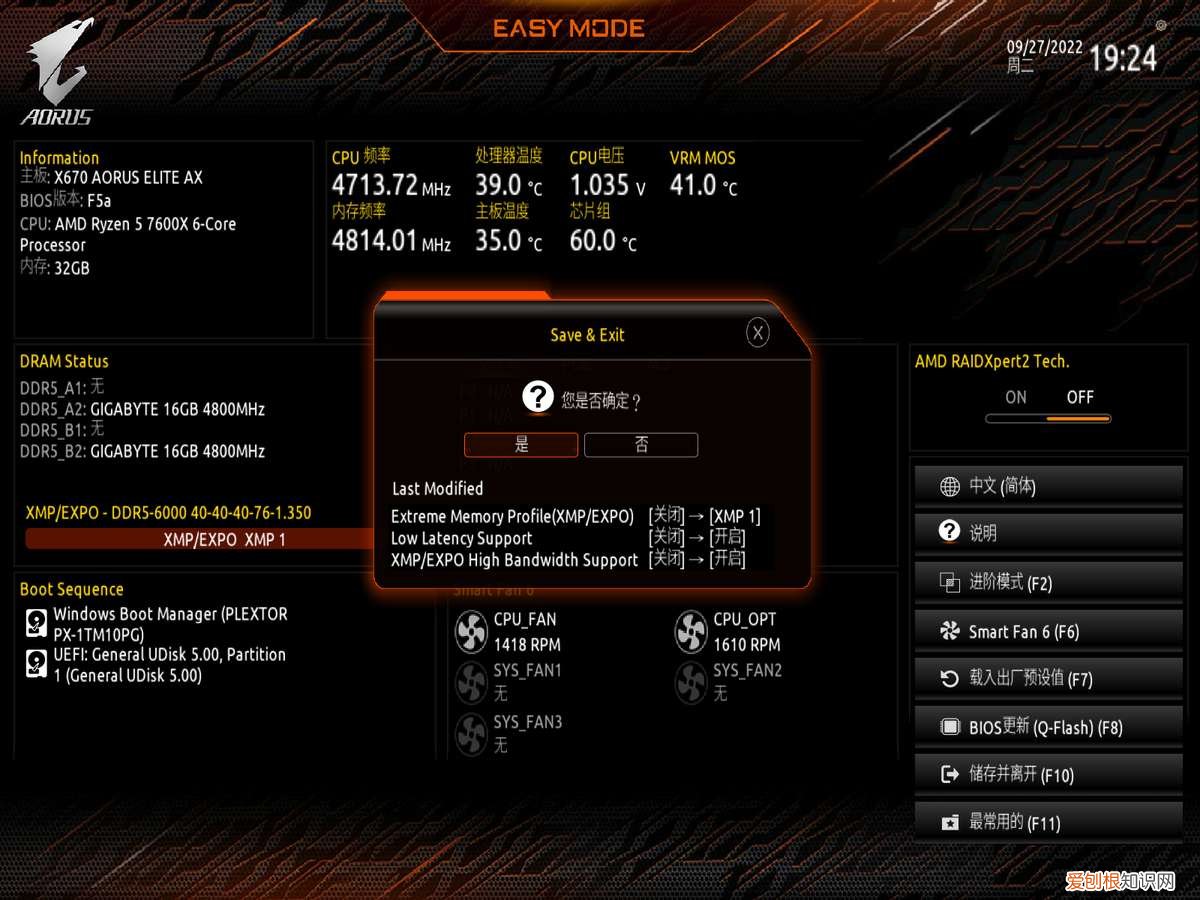
Task: Open the 中文 (简体) language selector
Action: (1048, 487)
